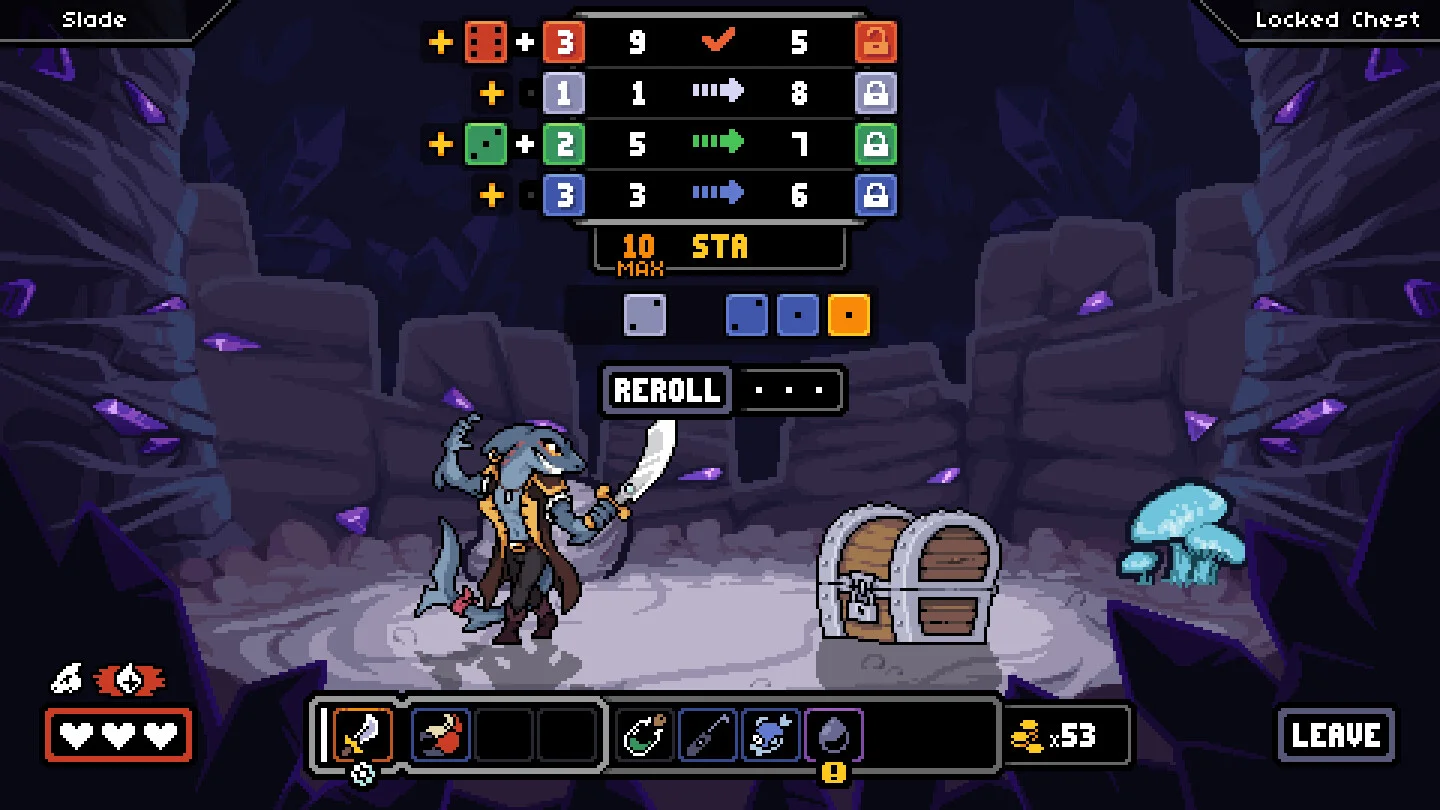Pick the orange die showing one pip
Screen dimensions: 1440x810
coord(849,315)
